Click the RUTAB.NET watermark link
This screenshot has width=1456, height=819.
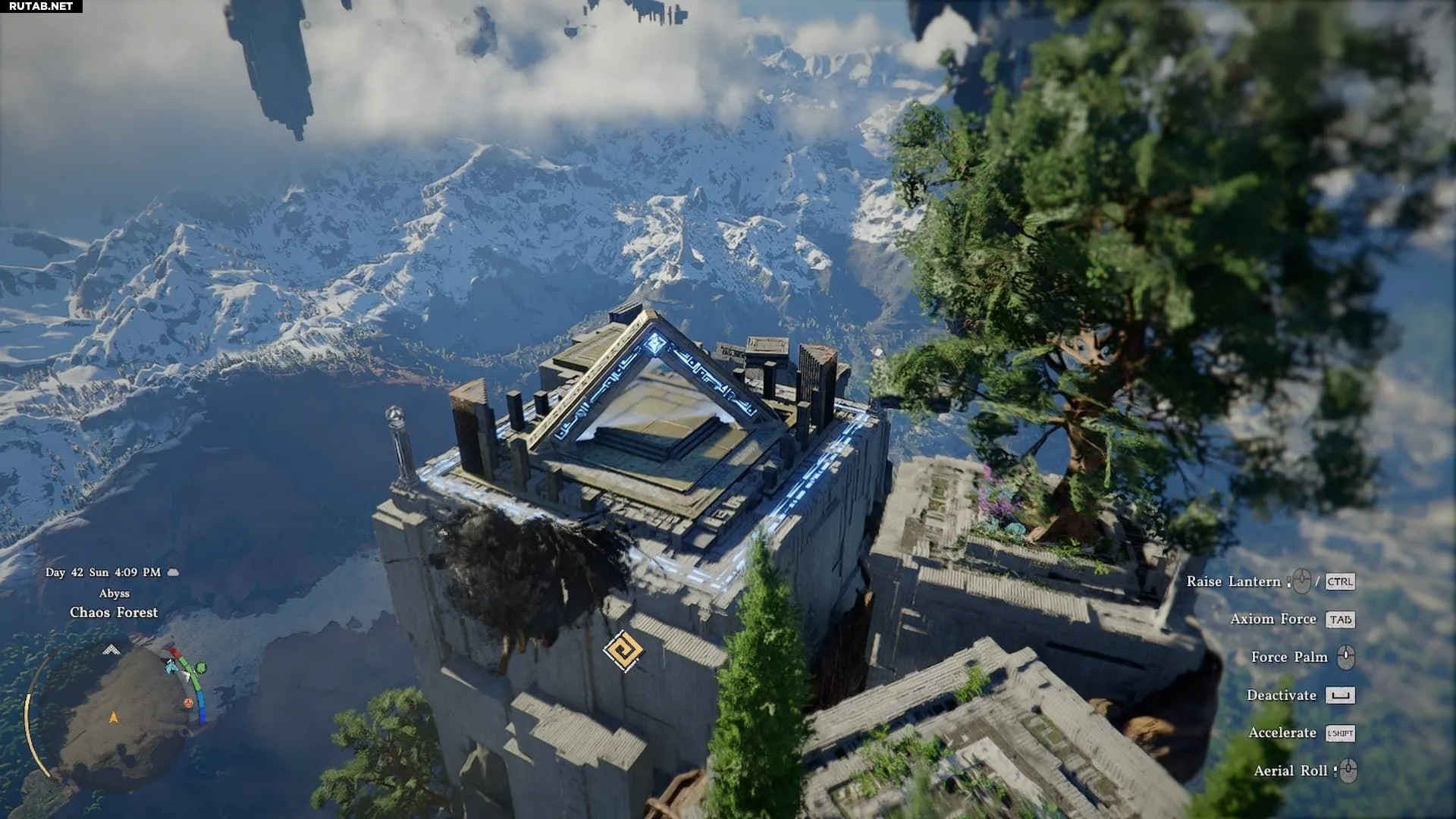41,6
